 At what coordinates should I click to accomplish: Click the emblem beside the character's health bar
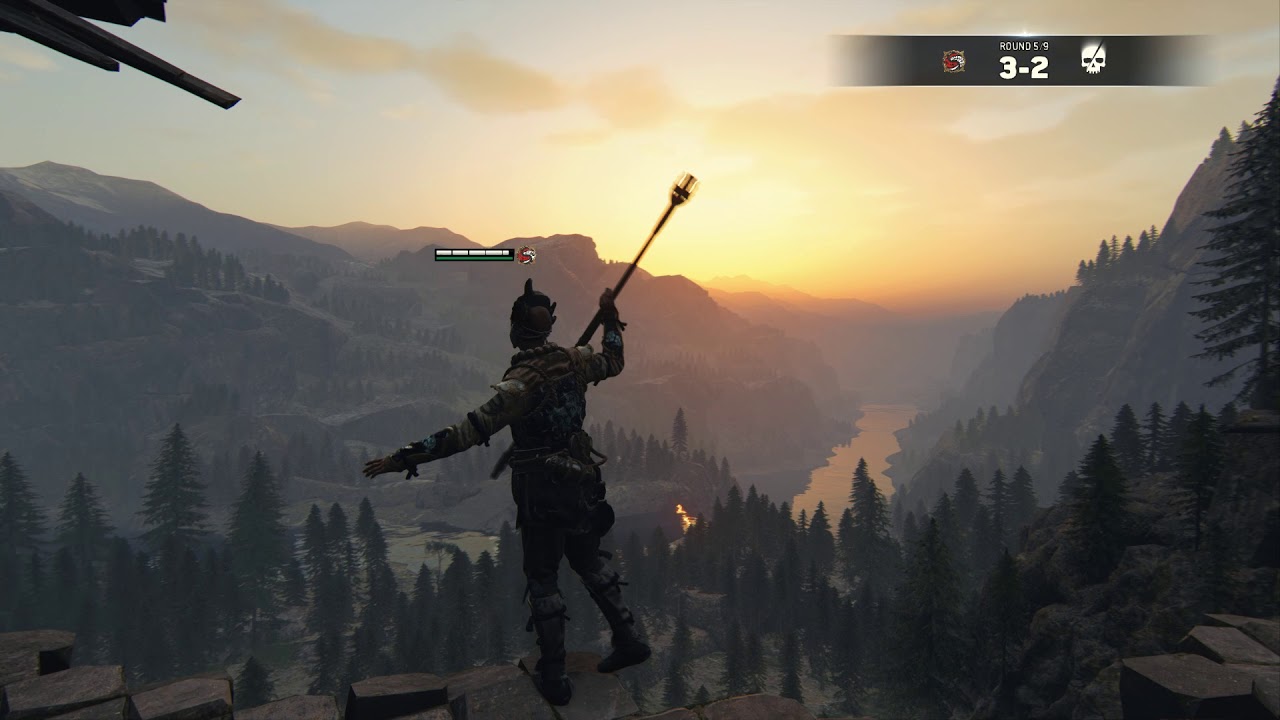(527, 255)
